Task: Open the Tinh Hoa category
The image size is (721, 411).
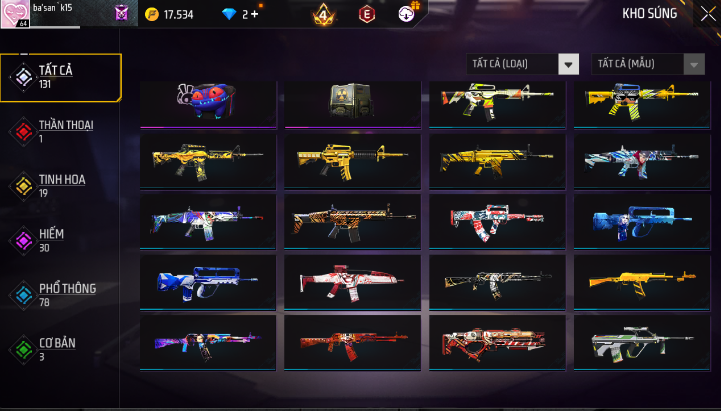Action: 60,185
